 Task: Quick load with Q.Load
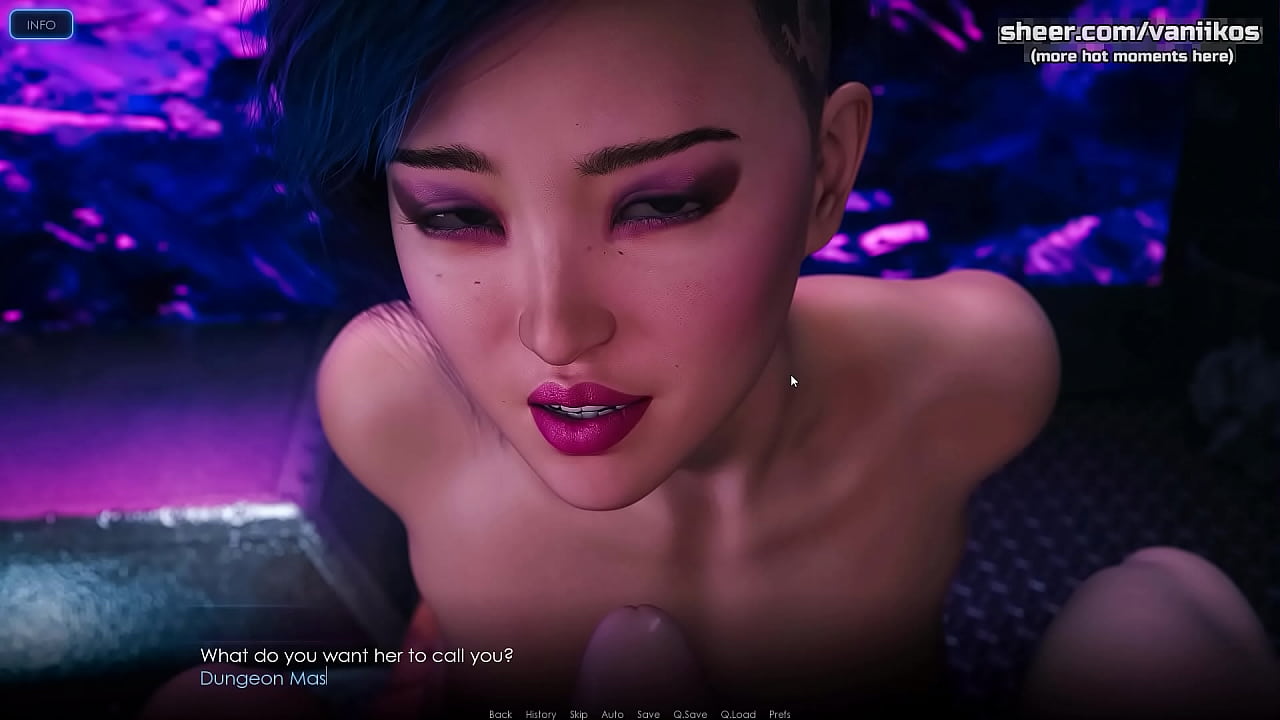point(739,713)
